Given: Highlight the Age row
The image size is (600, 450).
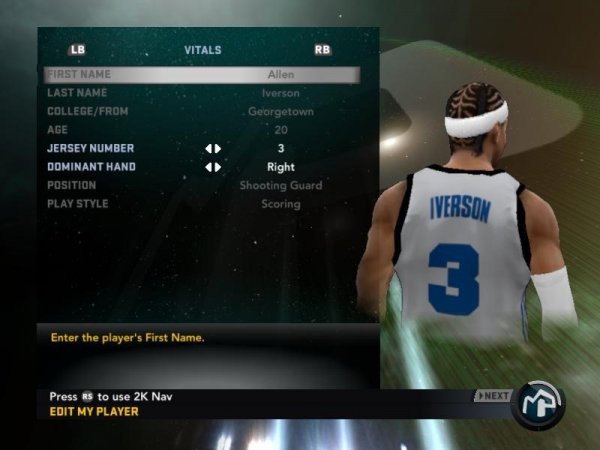Looking at the screenshot, I should [200, 130].
